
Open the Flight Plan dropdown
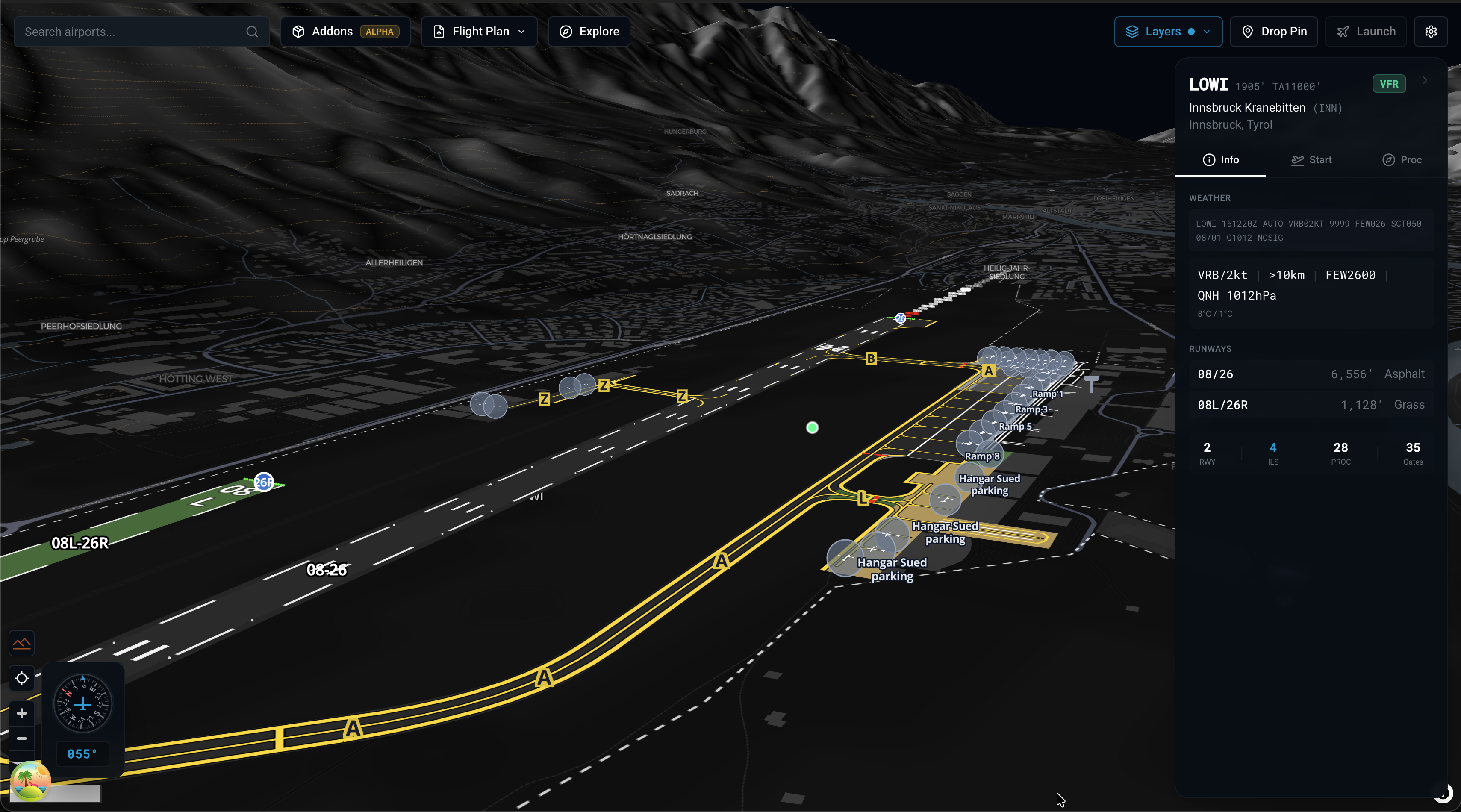click(479, 32)
